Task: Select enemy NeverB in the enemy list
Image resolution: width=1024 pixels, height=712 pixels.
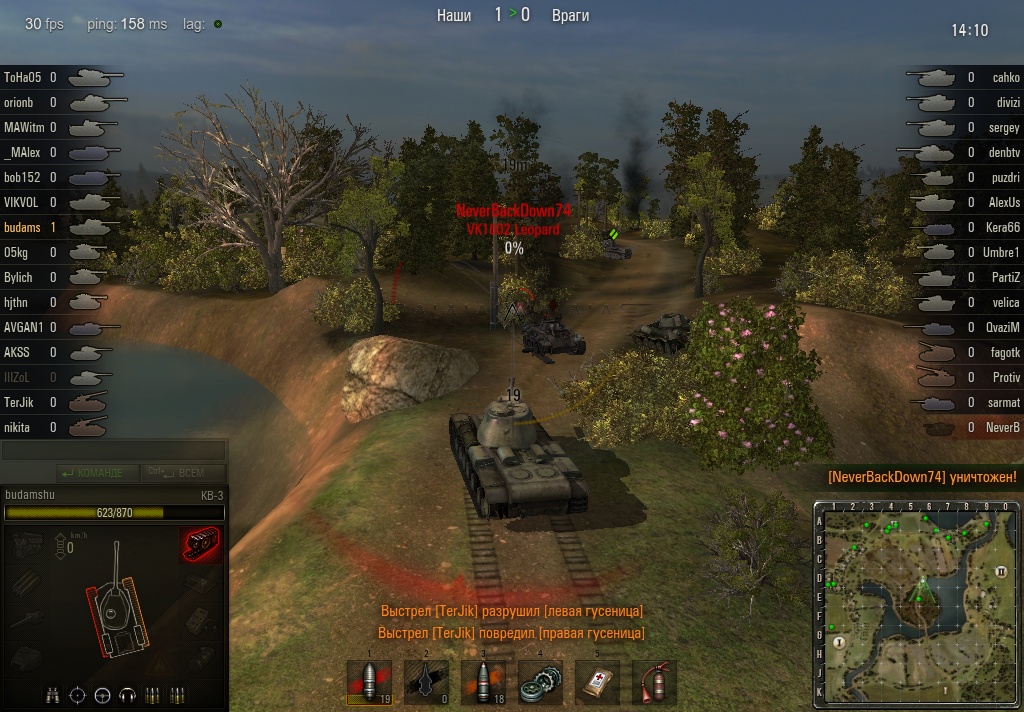Action: point(1002,427)
